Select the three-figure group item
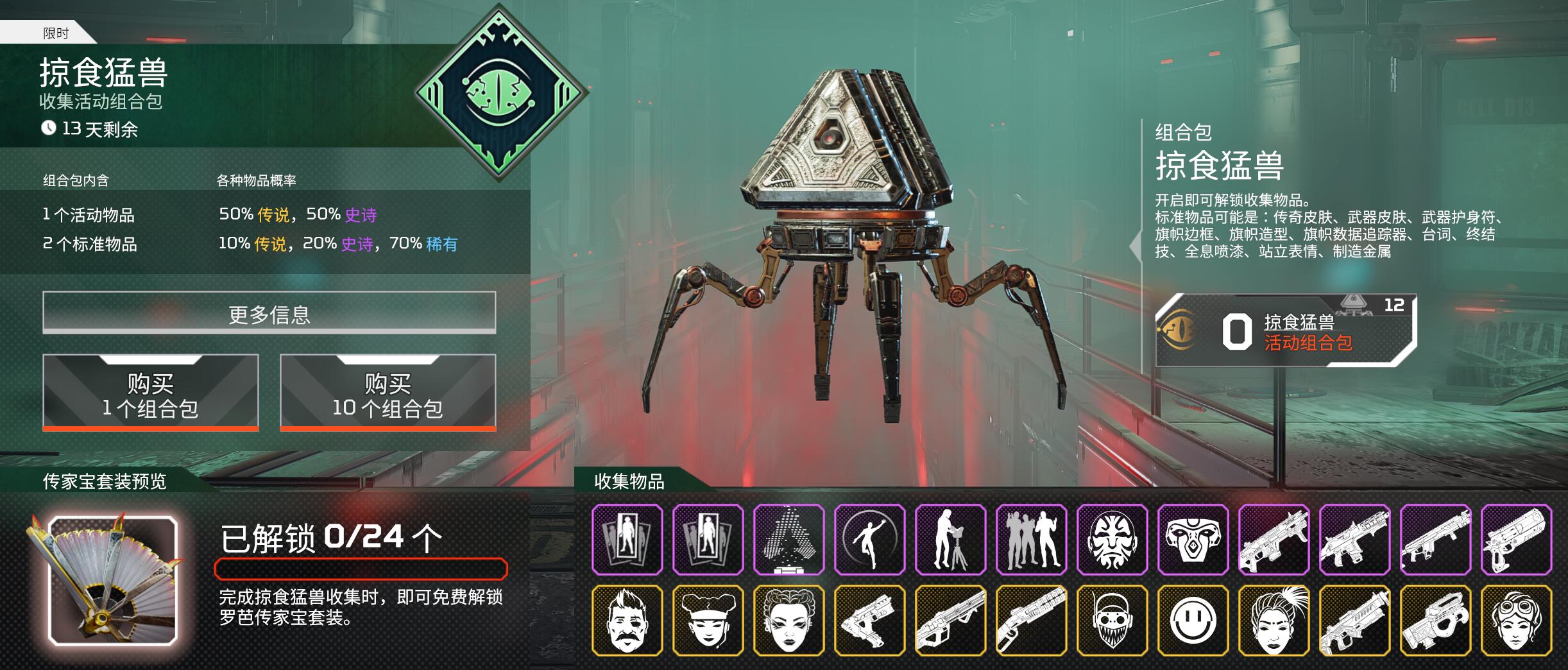 [x=1031, y=539]
